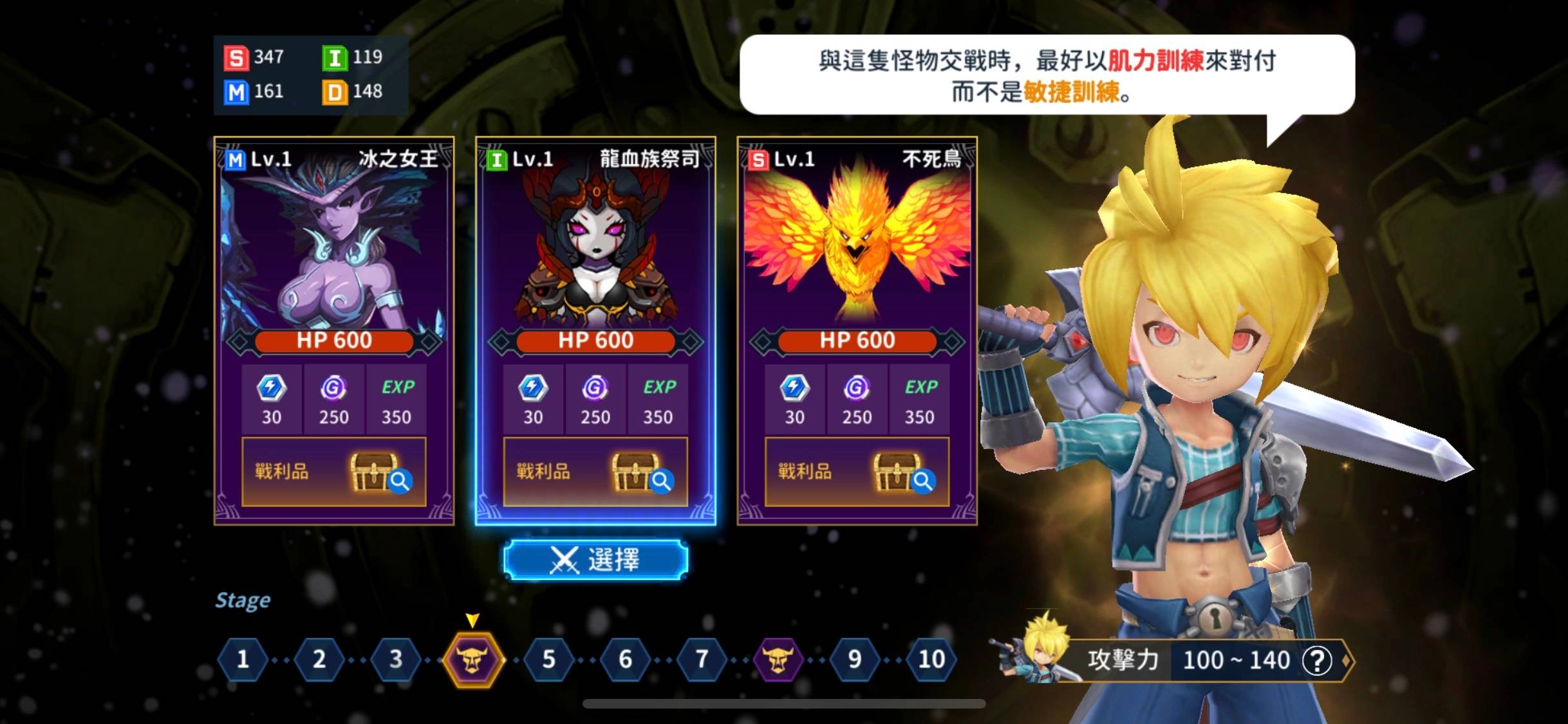Tap the M stat icon showing 161
The width and height of the screenshot is (1568, 724).
click(237, 91)
